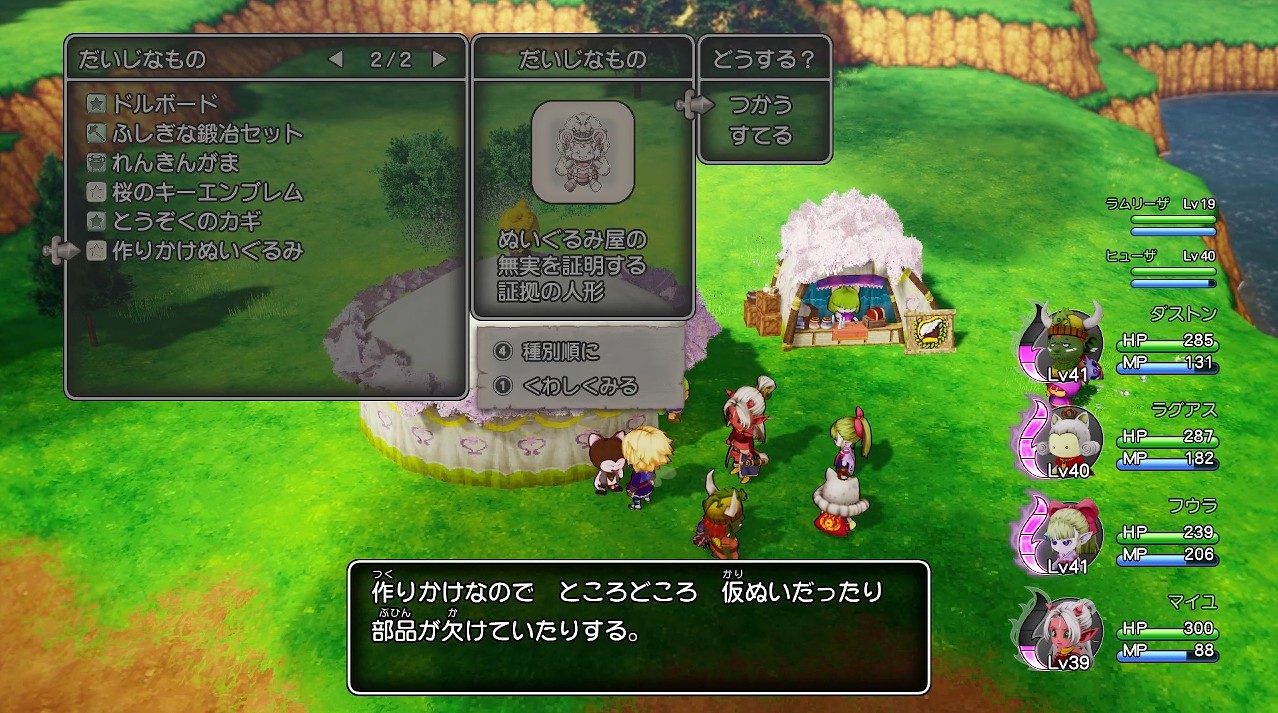The image size is (1278, 713).
Task: Select ドルボード in the item list
Action: click(166, 103)
